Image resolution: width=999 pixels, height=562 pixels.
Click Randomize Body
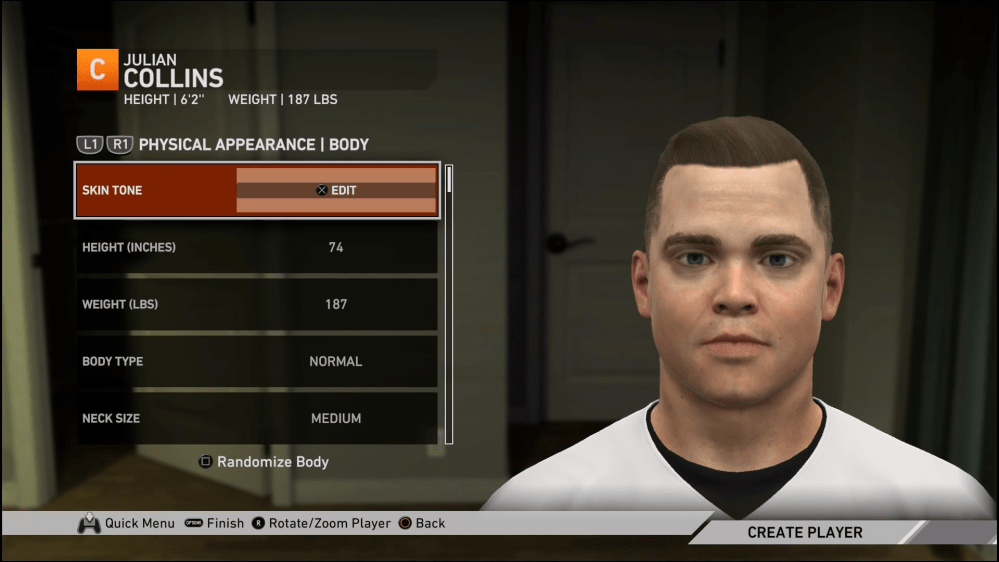(x=264, y=462)
